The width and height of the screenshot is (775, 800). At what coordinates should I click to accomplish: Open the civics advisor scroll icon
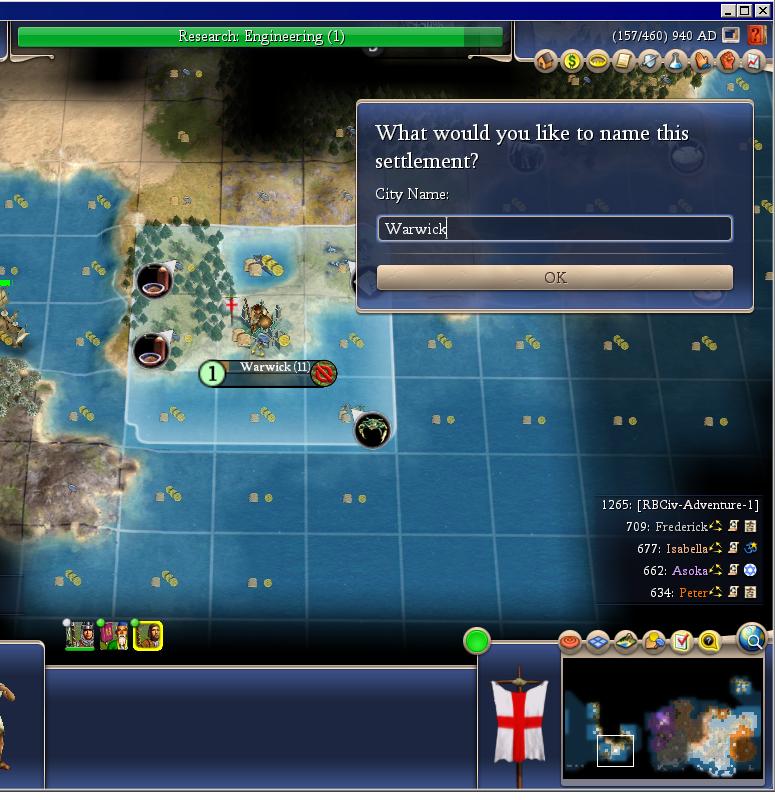(624, 62)
